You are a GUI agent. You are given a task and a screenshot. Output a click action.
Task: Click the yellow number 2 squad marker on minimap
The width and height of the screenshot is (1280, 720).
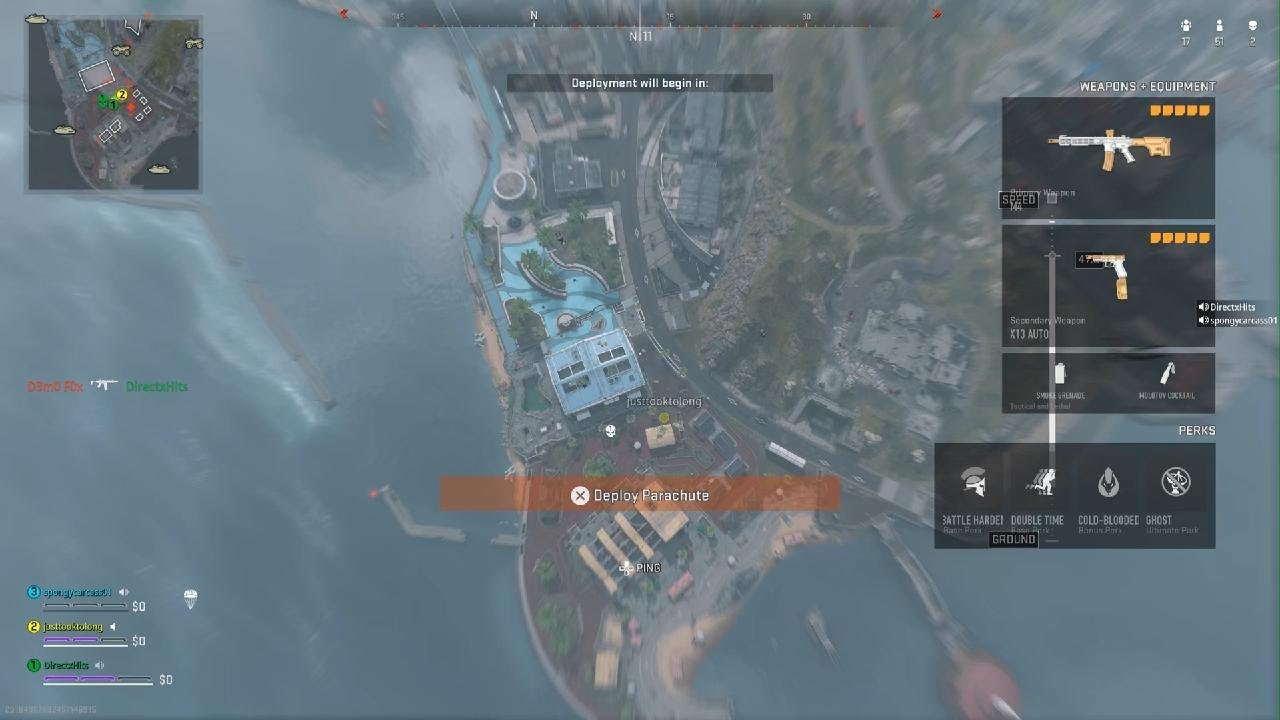click(122, 95)
